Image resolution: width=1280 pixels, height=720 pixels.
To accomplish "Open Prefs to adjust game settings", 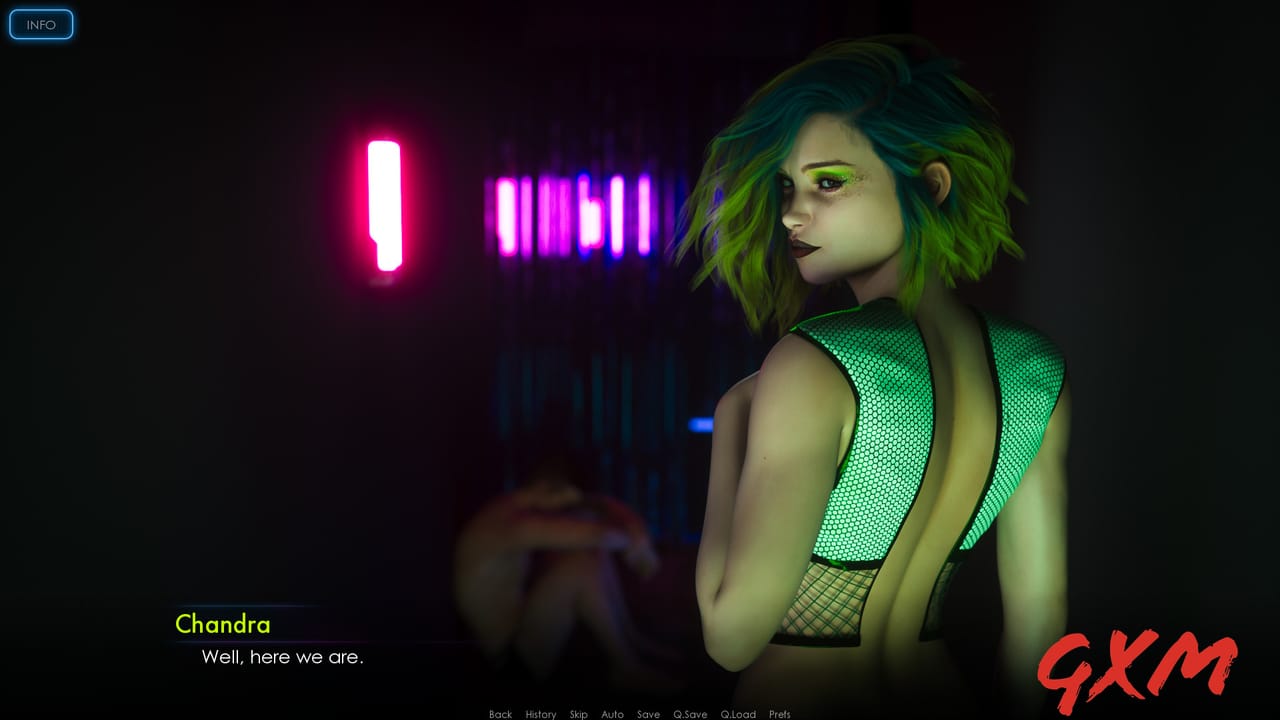I will pos(779,714).
